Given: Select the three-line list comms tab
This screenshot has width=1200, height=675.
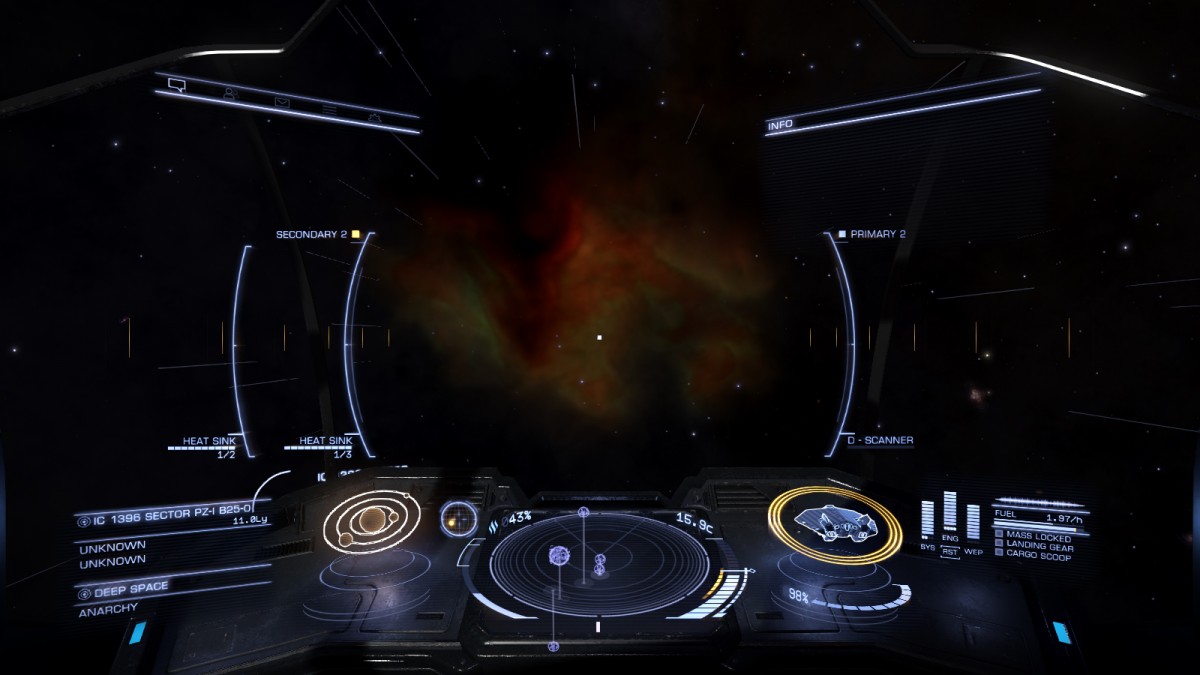Looking at the screenshot, I should [x=329, y=108].
